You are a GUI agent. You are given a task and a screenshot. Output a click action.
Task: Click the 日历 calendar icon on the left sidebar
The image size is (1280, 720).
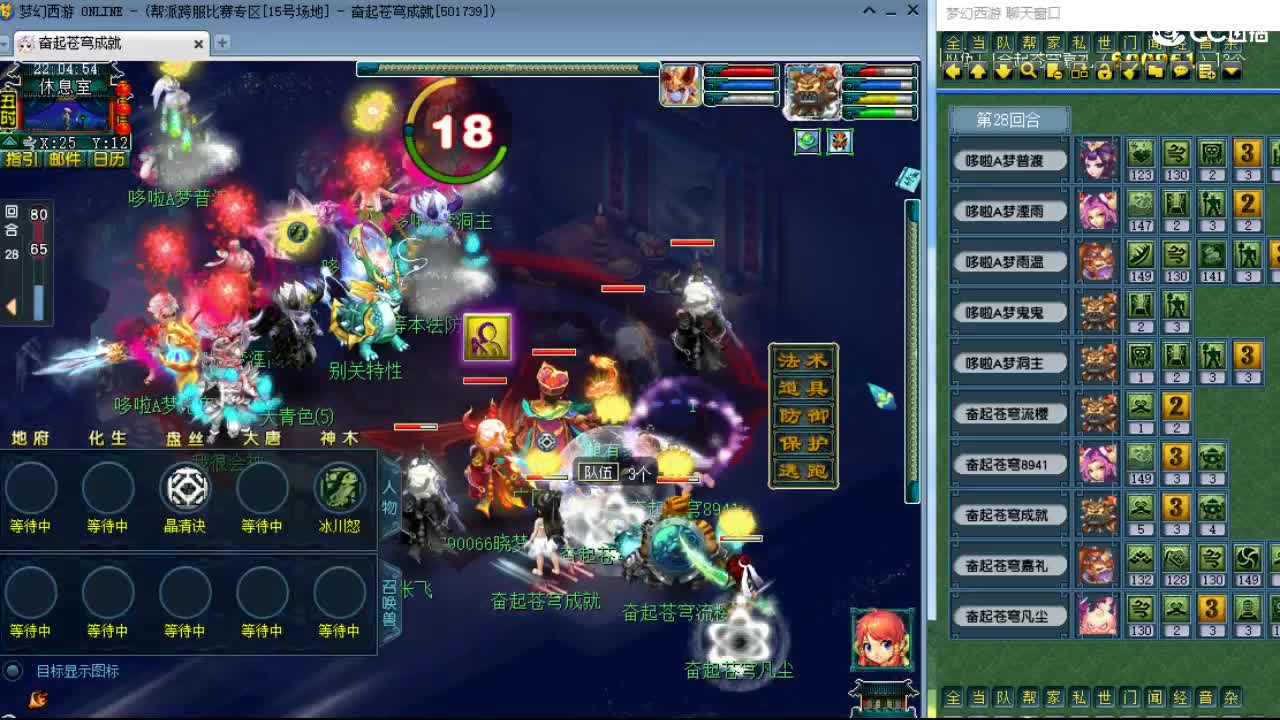pyautogui.click(x=110, y=160)
